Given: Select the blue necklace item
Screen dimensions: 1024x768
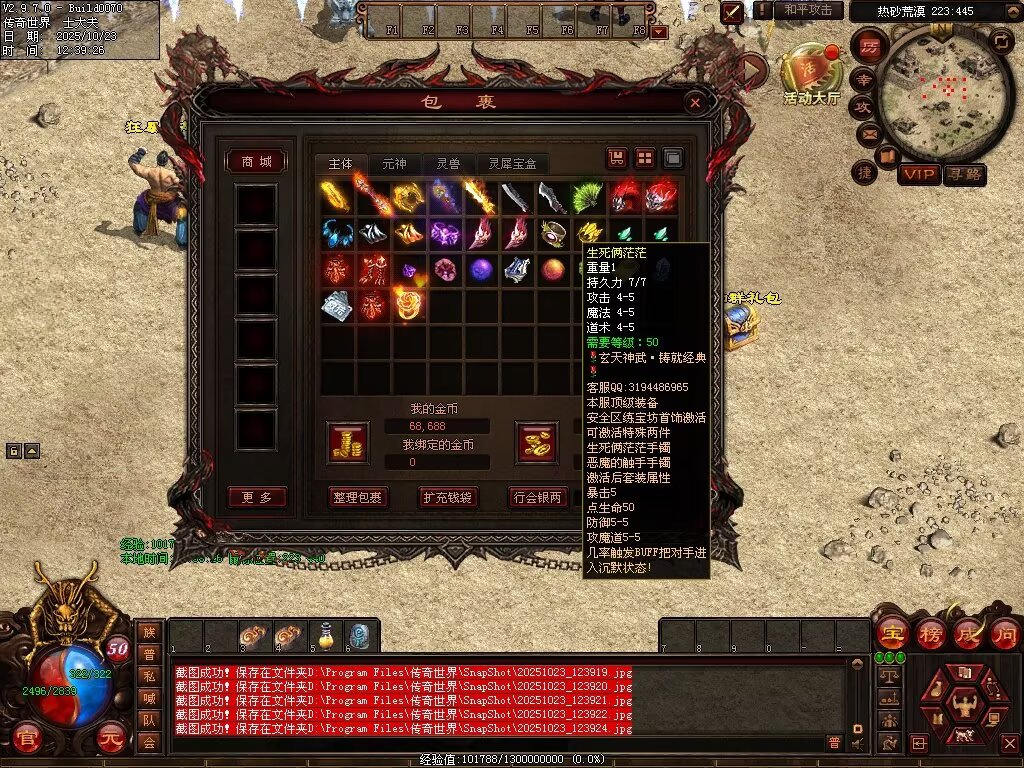Looking at the screenshot, I should [x=337, y=234].
